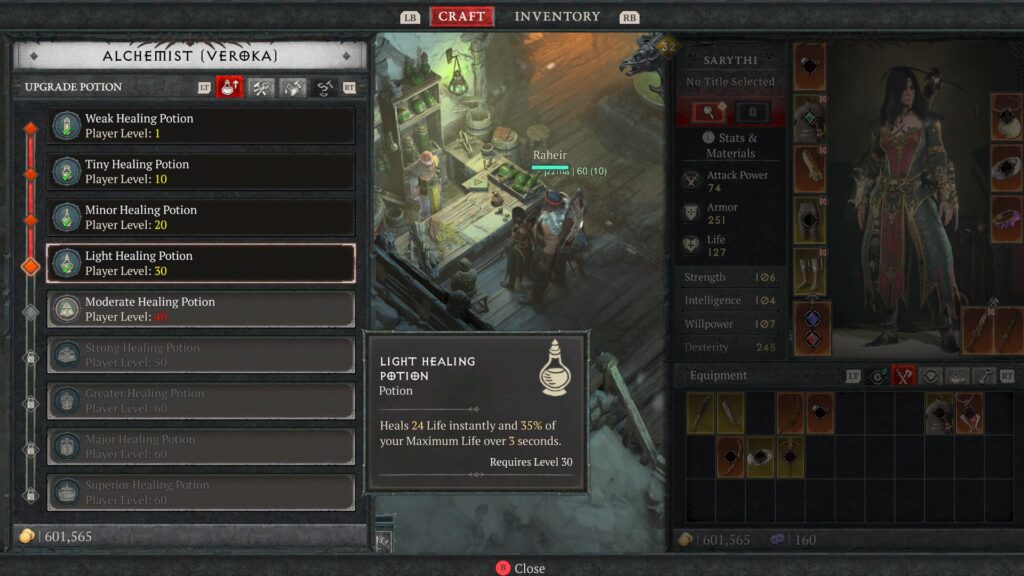Open the Stats & Materials panel
Screen dimensions: 1024x576
731,146
